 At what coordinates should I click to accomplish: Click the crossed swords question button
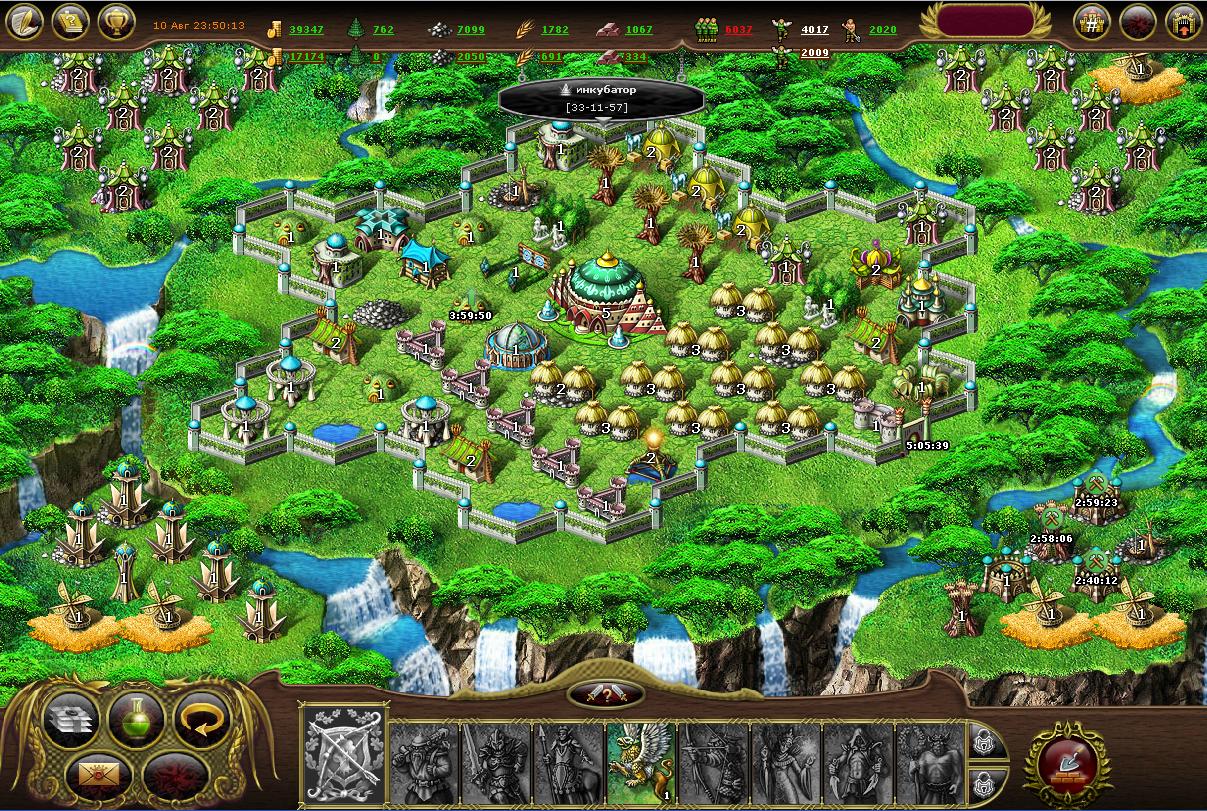coord(603,694)
